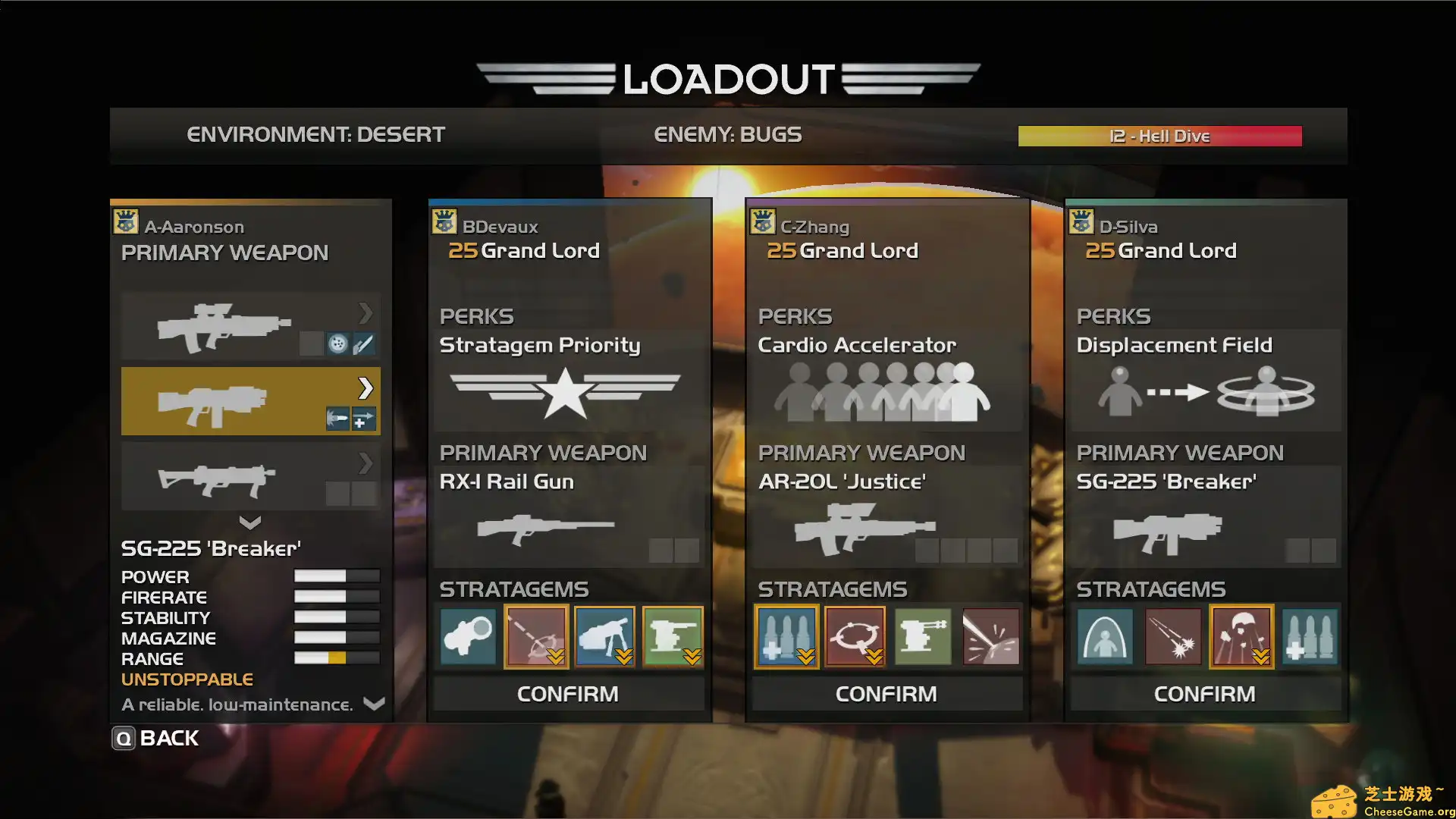This screenshot has height=819, width=1456.
Task: Open the ENEMY: BUGS header section
Action: click(728, 134)
